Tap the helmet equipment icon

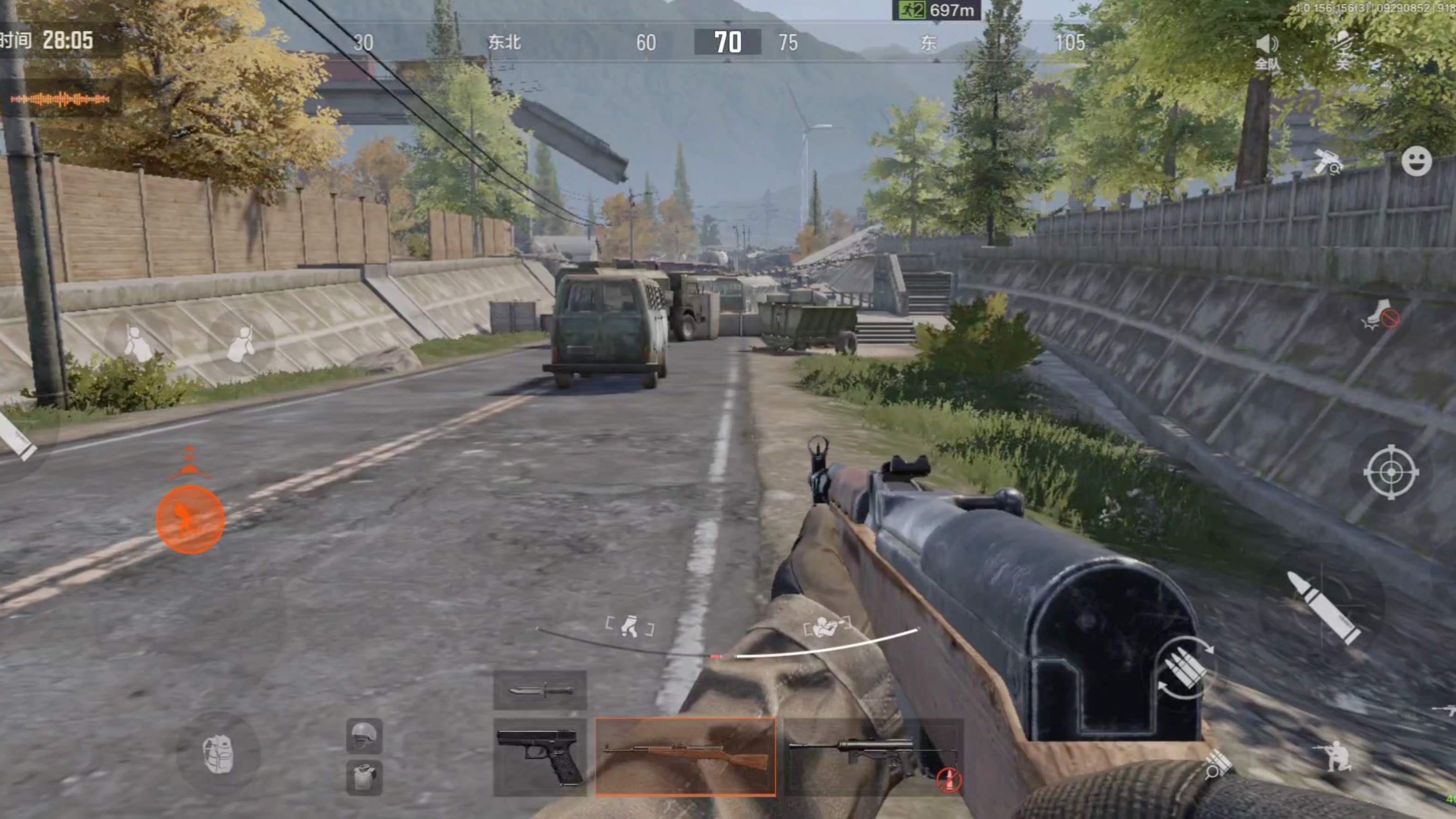pos(364,735)
